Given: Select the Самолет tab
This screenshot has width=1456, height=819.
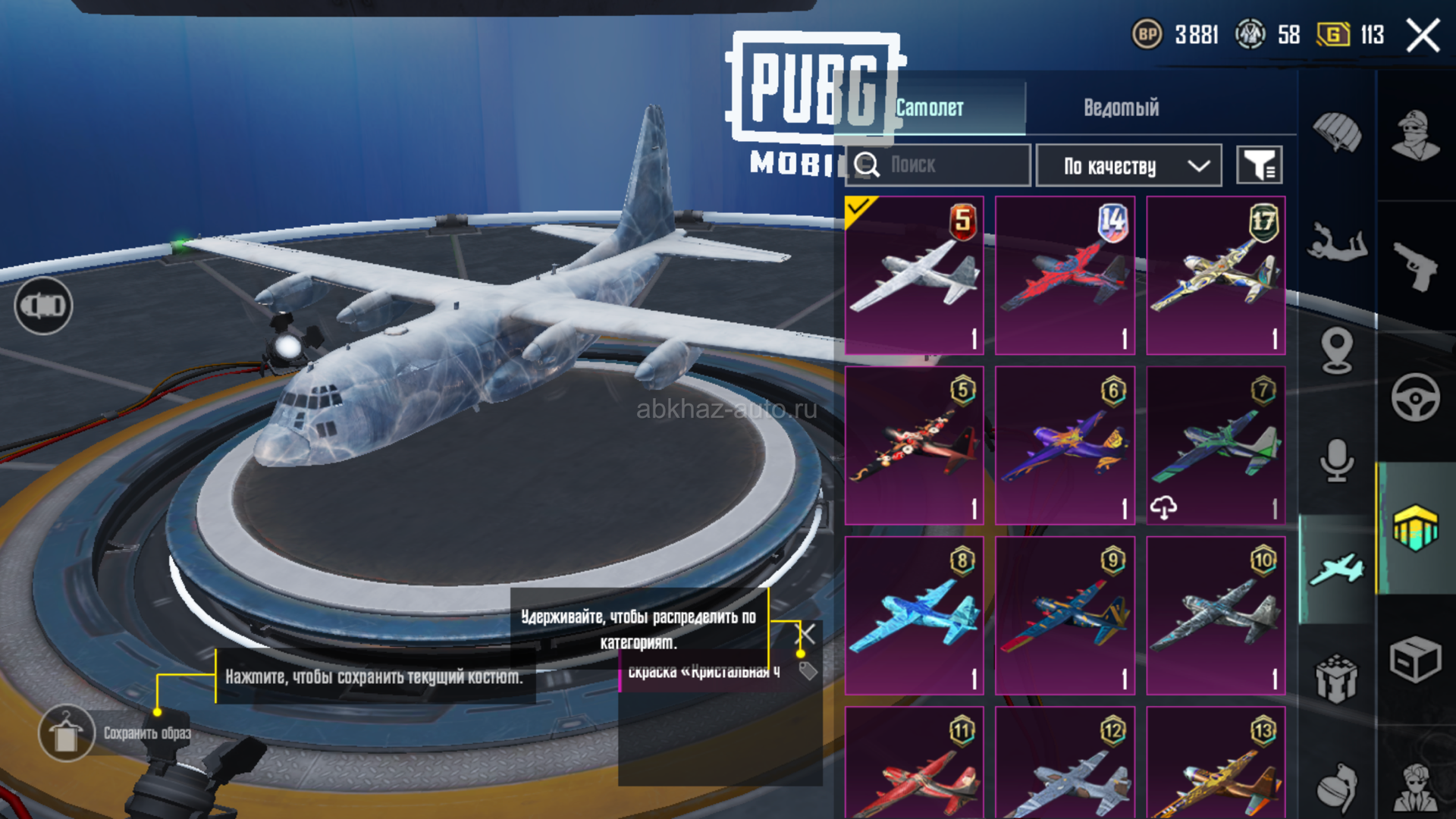Looking at the screenshot, I should tap(930, 108).
